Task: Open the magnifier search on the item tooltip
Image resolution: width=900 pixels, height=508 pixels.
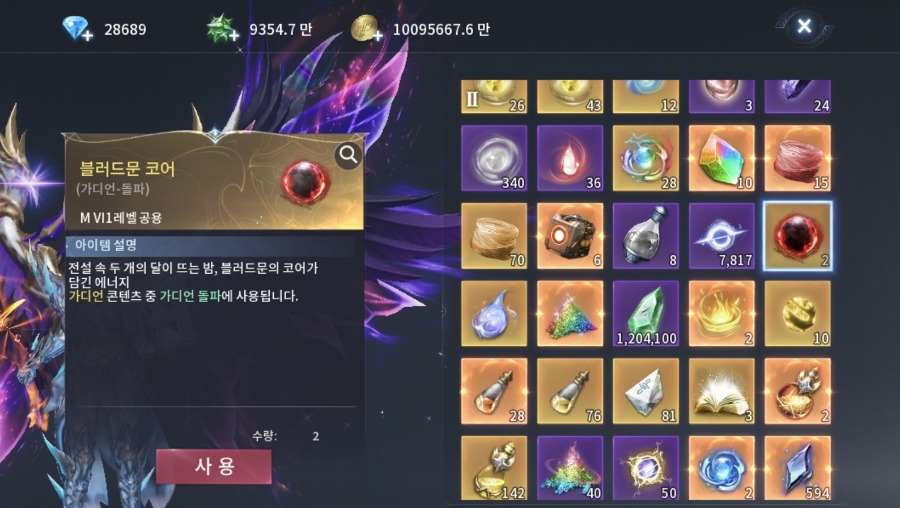Action: 348,155
